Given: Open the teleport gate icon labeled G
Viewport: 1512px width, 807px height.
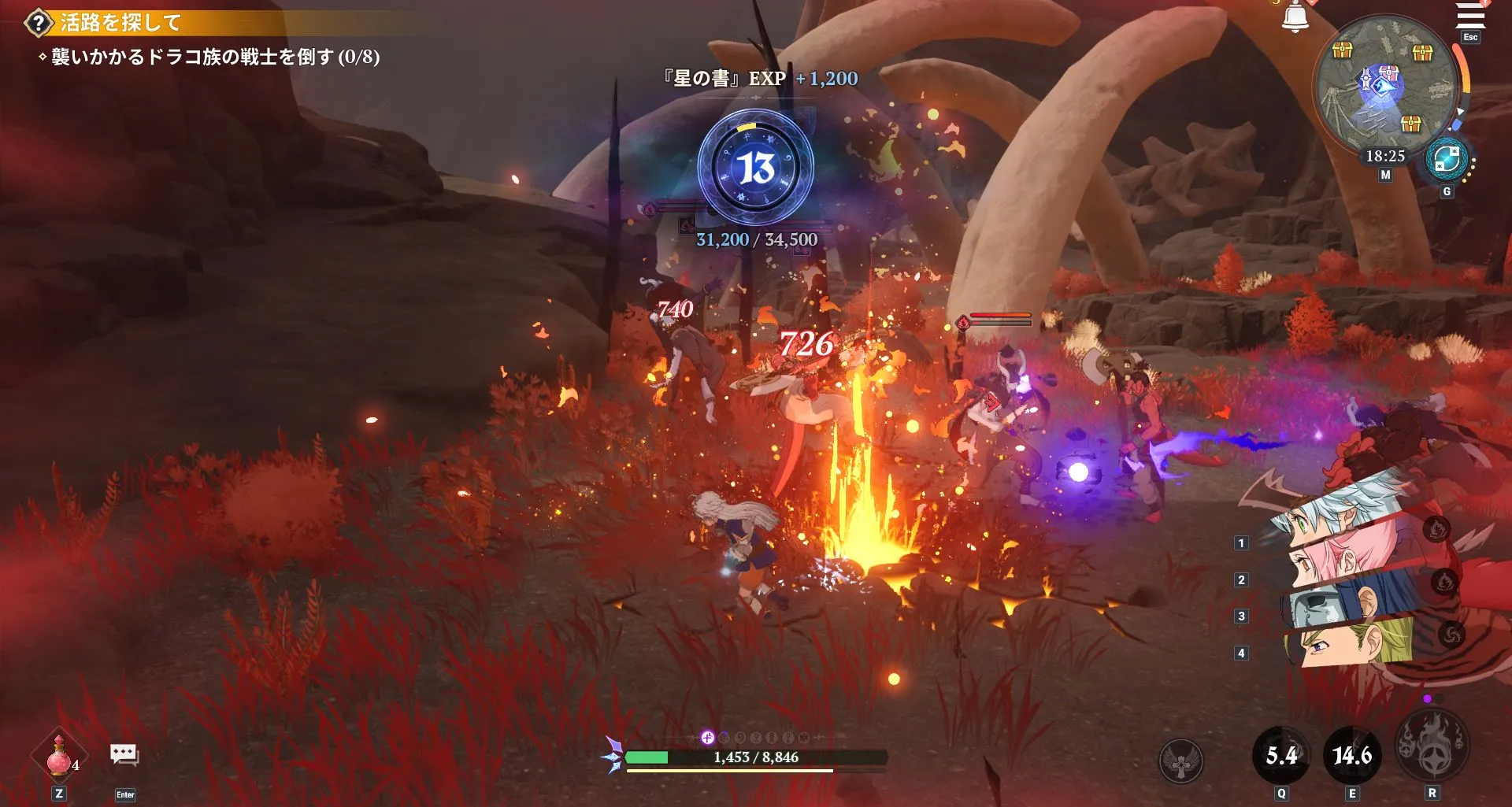Looking at the screenshot, I should point(1446,160).
